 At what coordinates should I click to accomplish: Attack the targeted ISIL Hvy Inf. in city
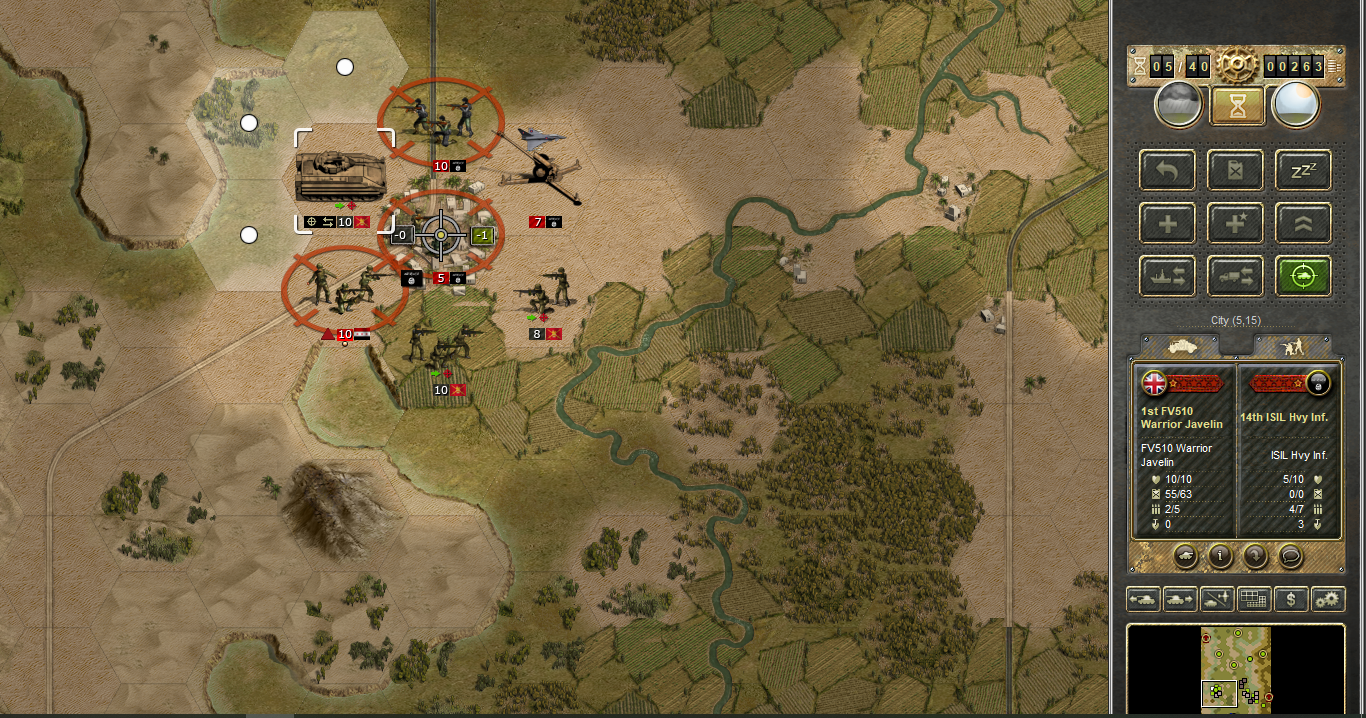click(x=440, y=236)
